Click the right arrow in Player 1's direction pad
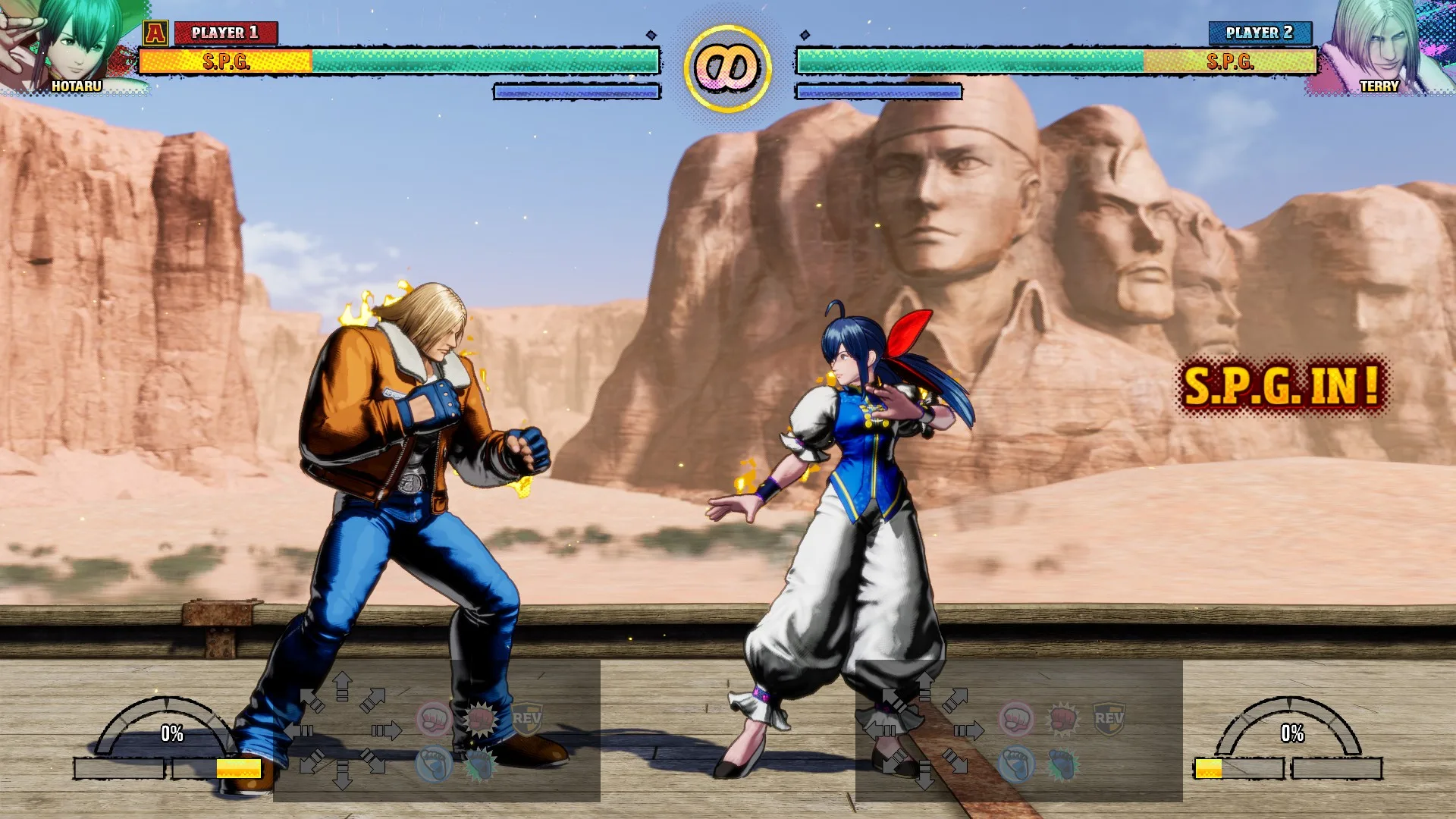This screenshot has height=819, width=1456. [x=387, y=731]
